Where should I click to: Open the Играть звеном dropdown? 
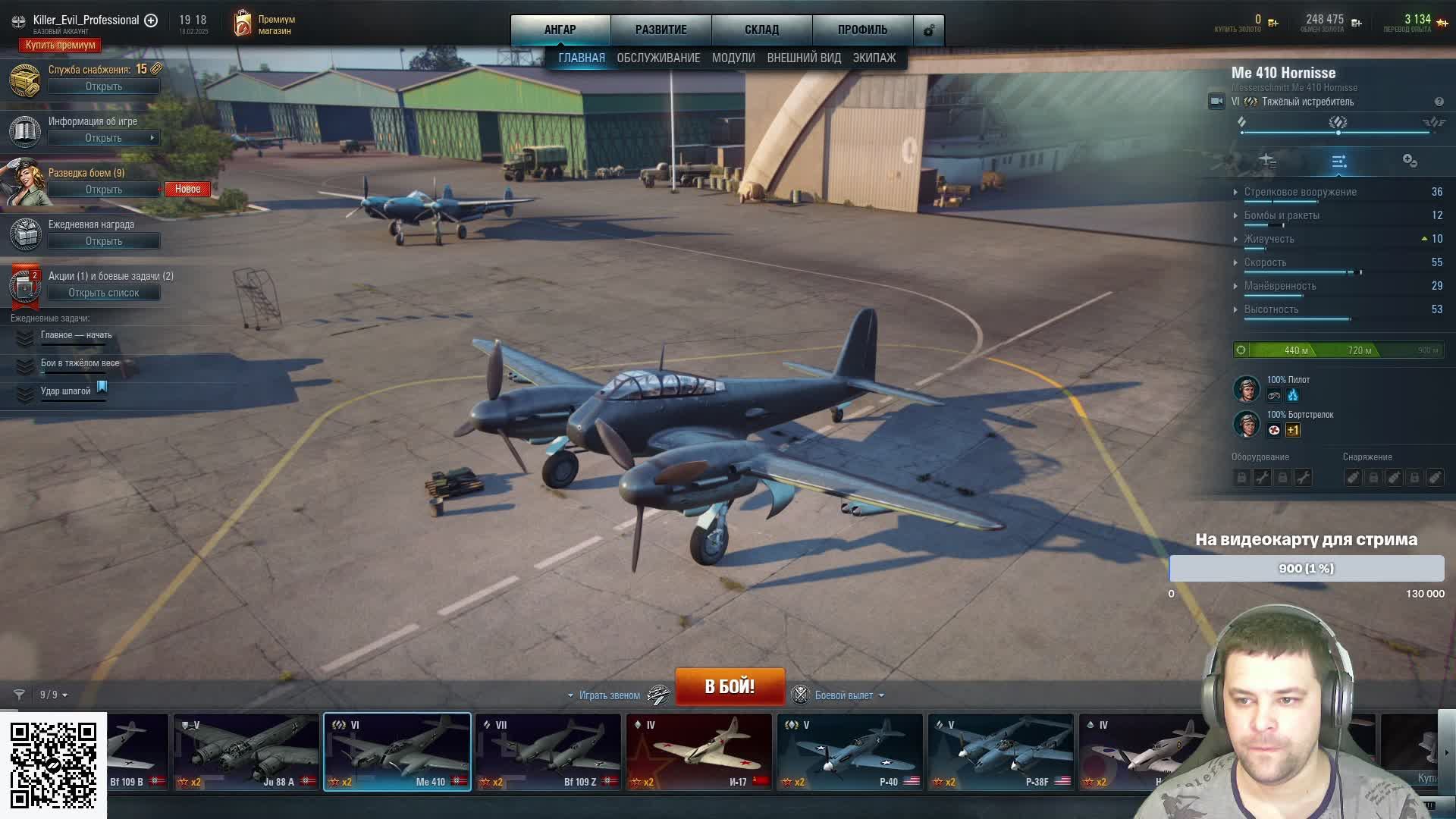click(x=604, y=695)
